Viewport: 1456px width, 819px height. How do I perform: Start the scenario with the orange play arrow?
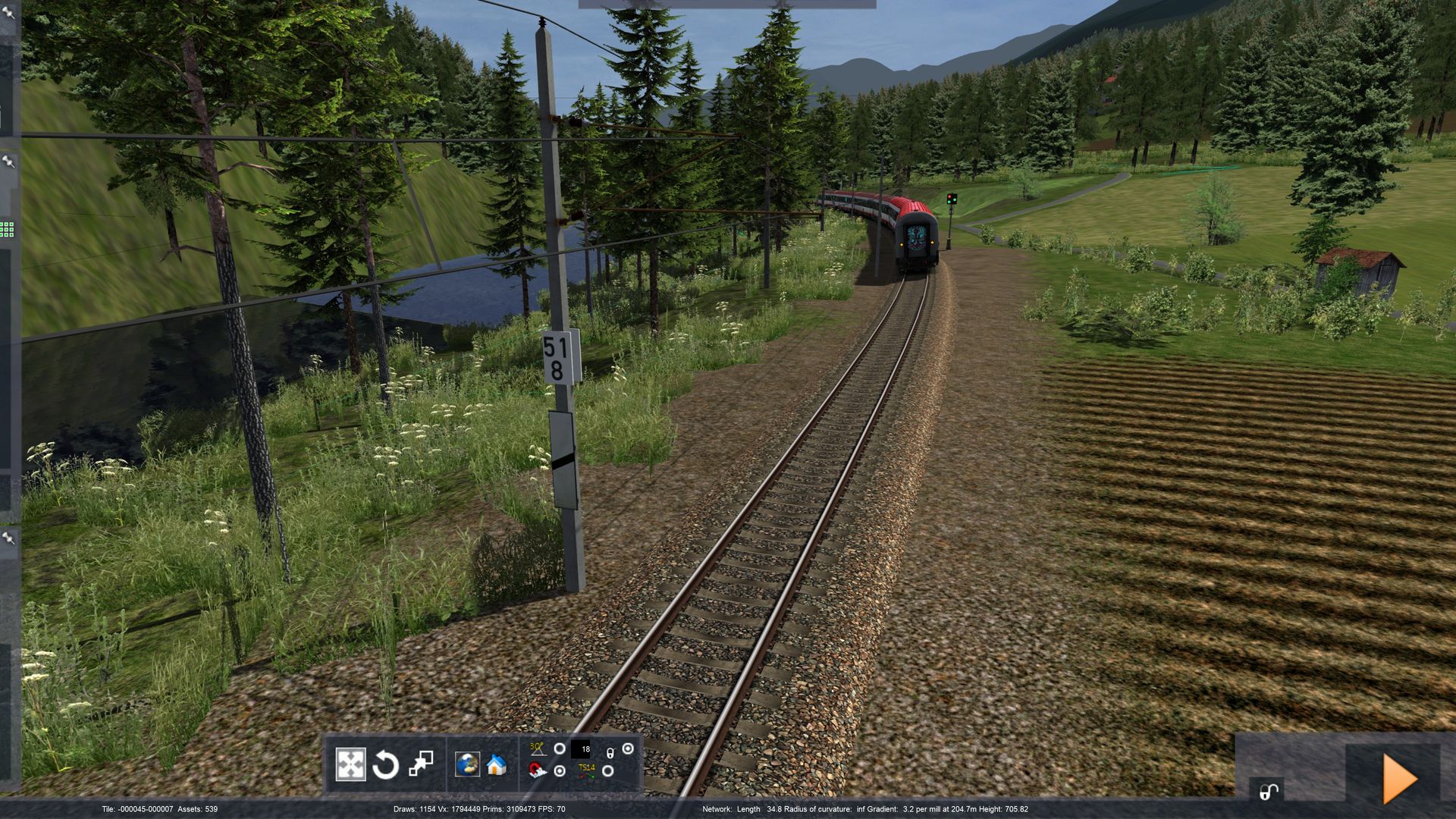[x=1399, y=778]
